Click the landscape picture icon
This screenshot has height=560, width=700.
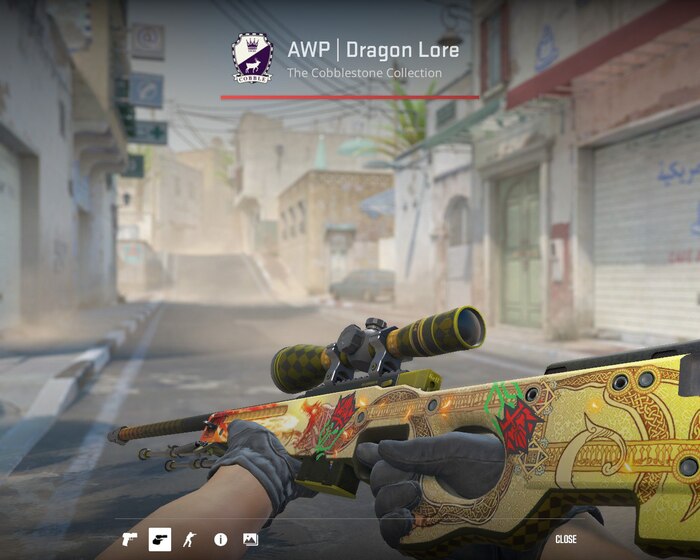(x=250, y=540)
